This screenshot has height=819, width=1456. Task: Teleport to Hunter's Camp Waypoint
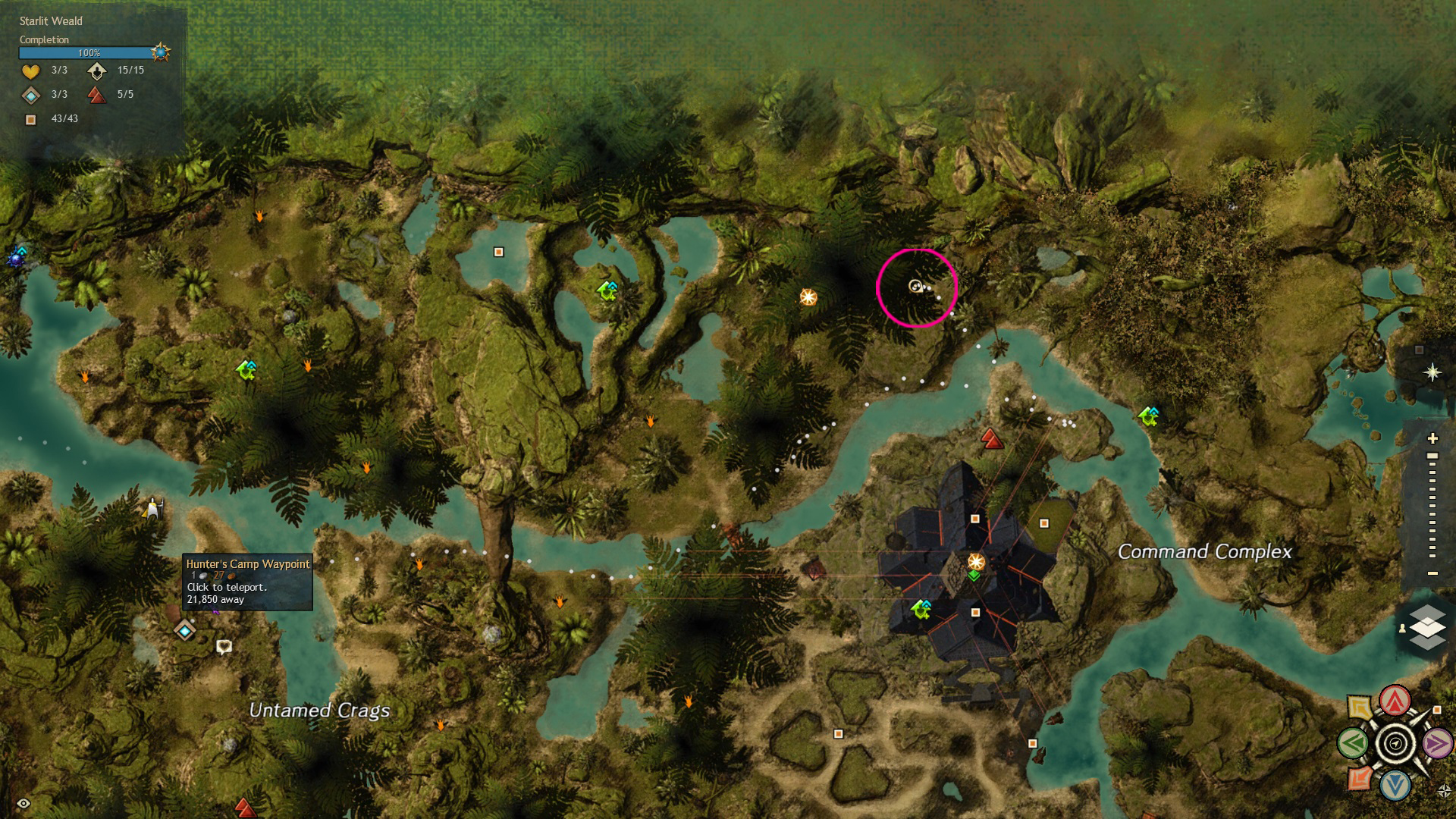pos(185,630)
